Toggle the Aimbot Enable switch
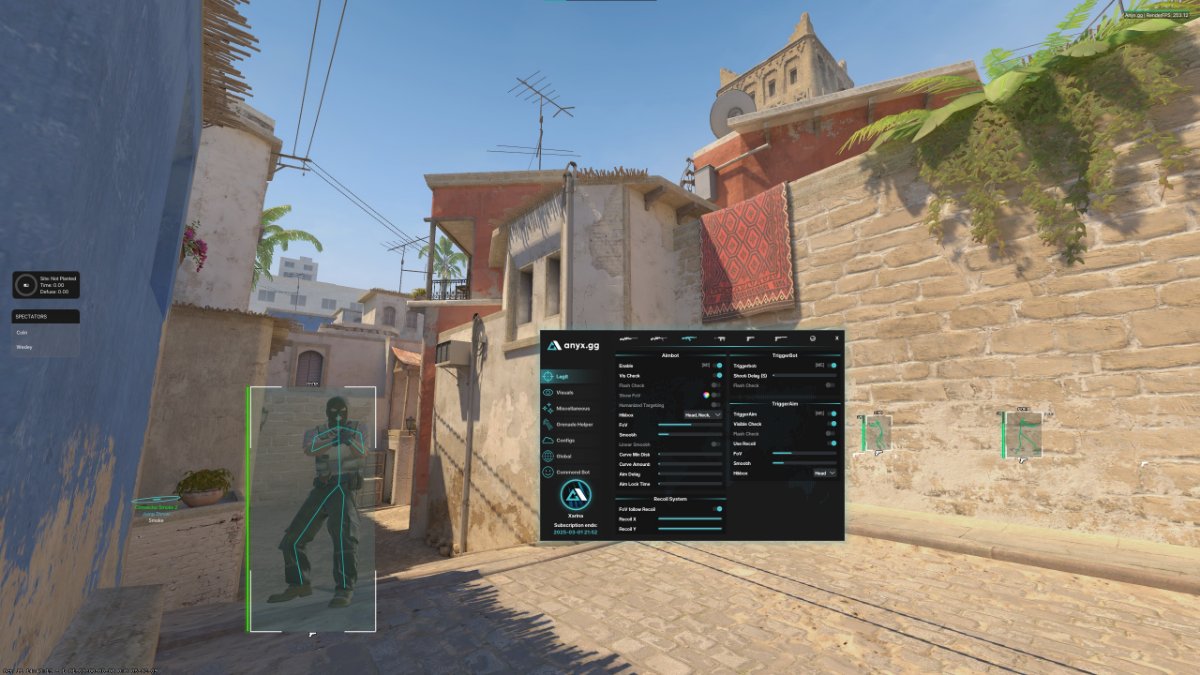This screenshot has width=1200, height=675. (717, 366)
